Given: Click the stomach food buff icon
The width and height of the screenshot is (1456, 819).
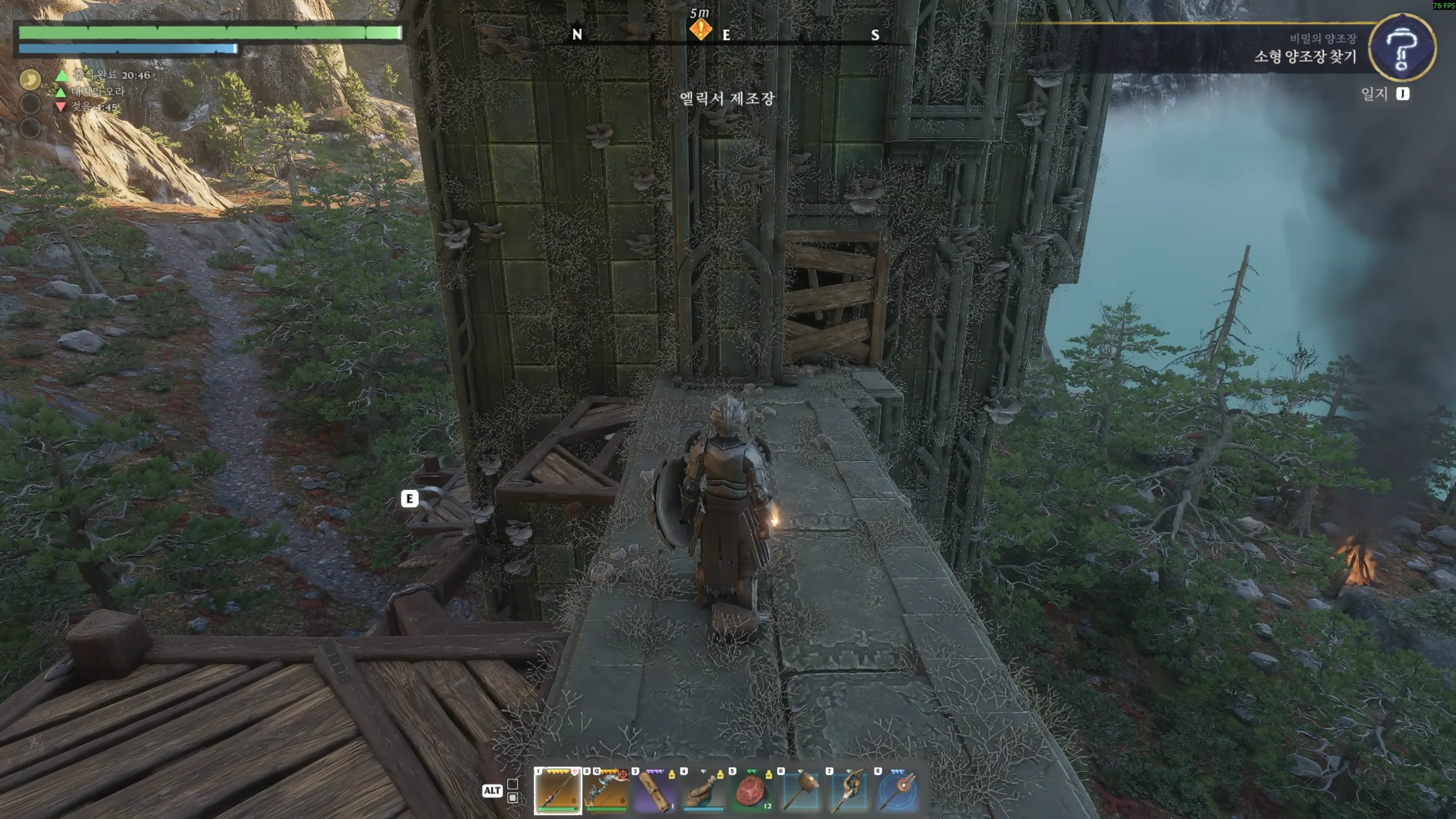Looking at the screenshot, I should tap(30, 79).
